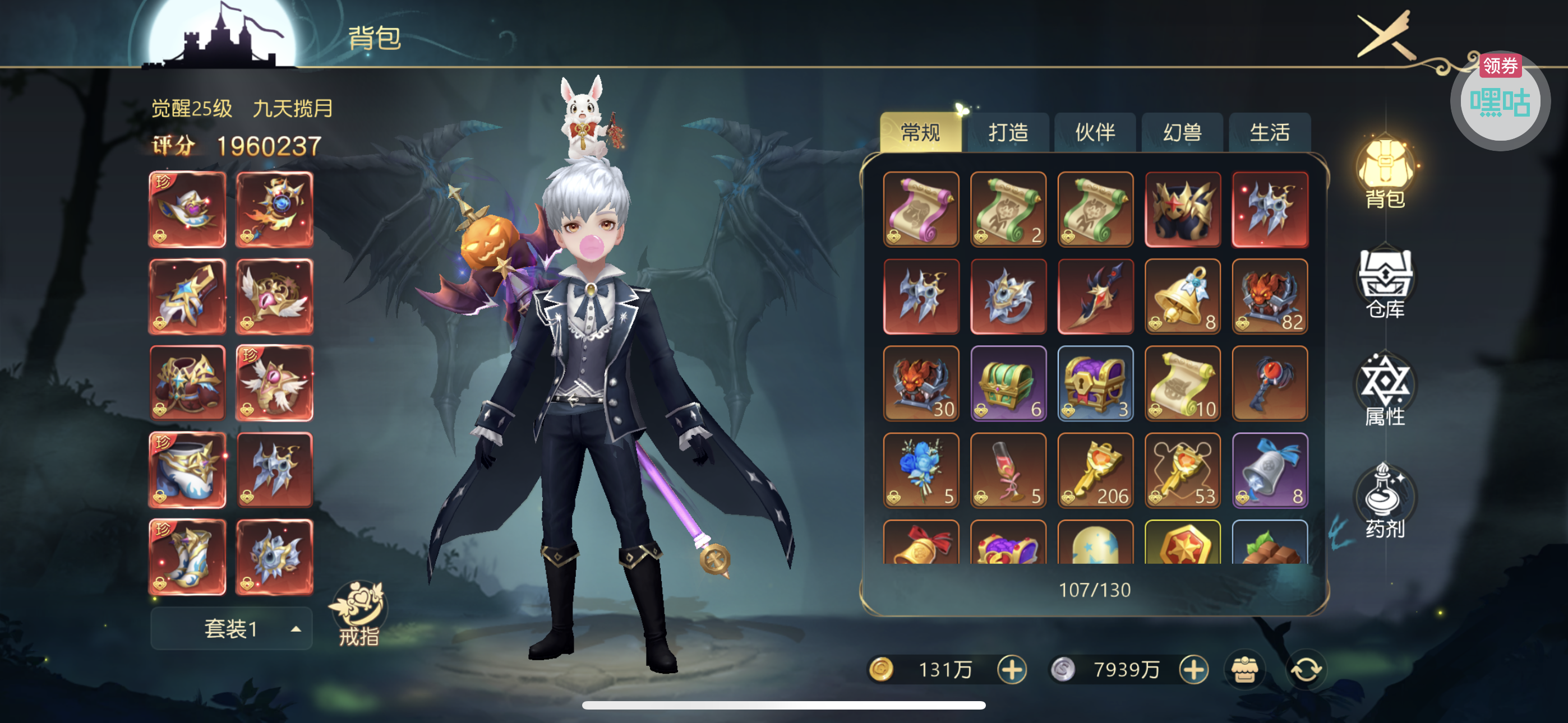Open the 伙伴 tab

tap(1095, 132)
